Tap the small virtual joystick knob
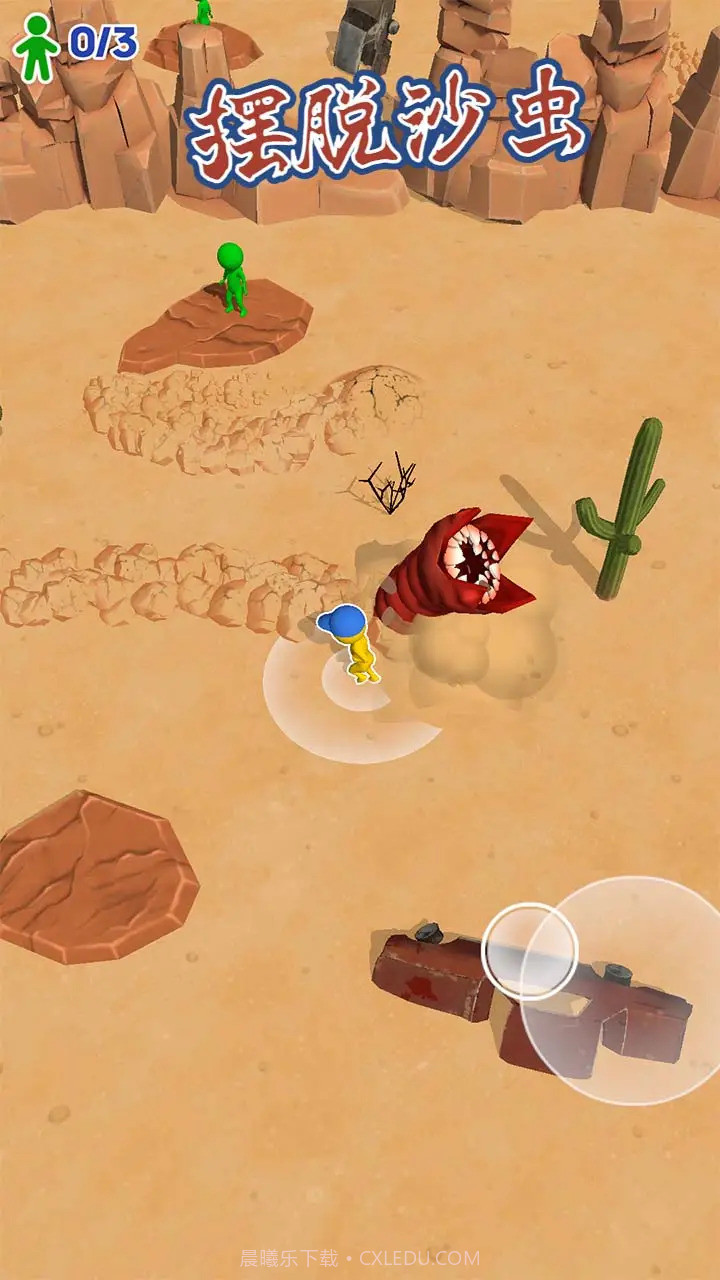Screen dimensions: 720x1280 click(530, 951)
